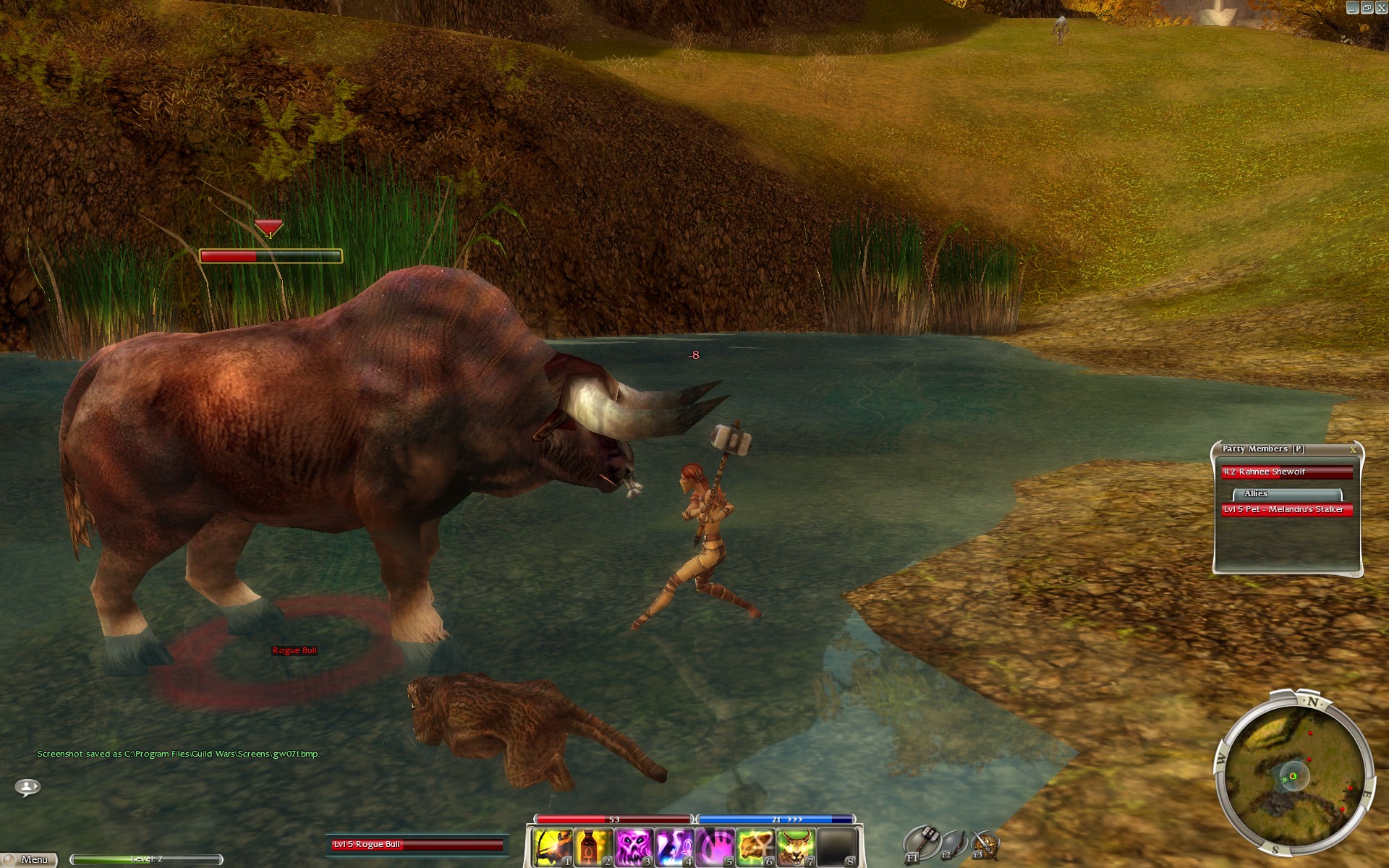The image size is (1389, 868).
Task: Select the Lvl 5 Rogue Bull target bar
Action: 417,844
